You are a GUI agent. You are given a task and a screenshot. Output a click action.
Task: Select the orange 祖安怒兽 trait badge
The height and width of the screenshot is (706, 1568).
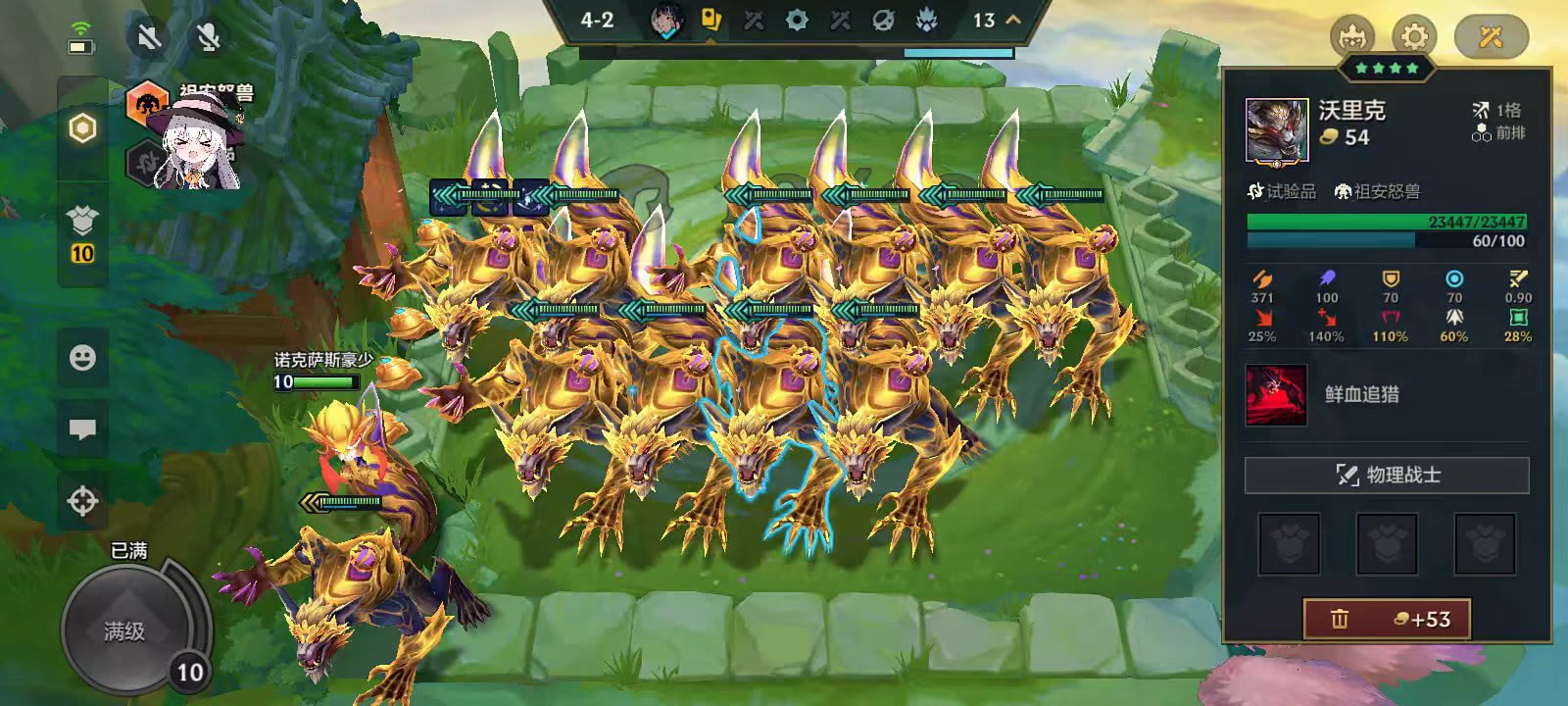148,103
